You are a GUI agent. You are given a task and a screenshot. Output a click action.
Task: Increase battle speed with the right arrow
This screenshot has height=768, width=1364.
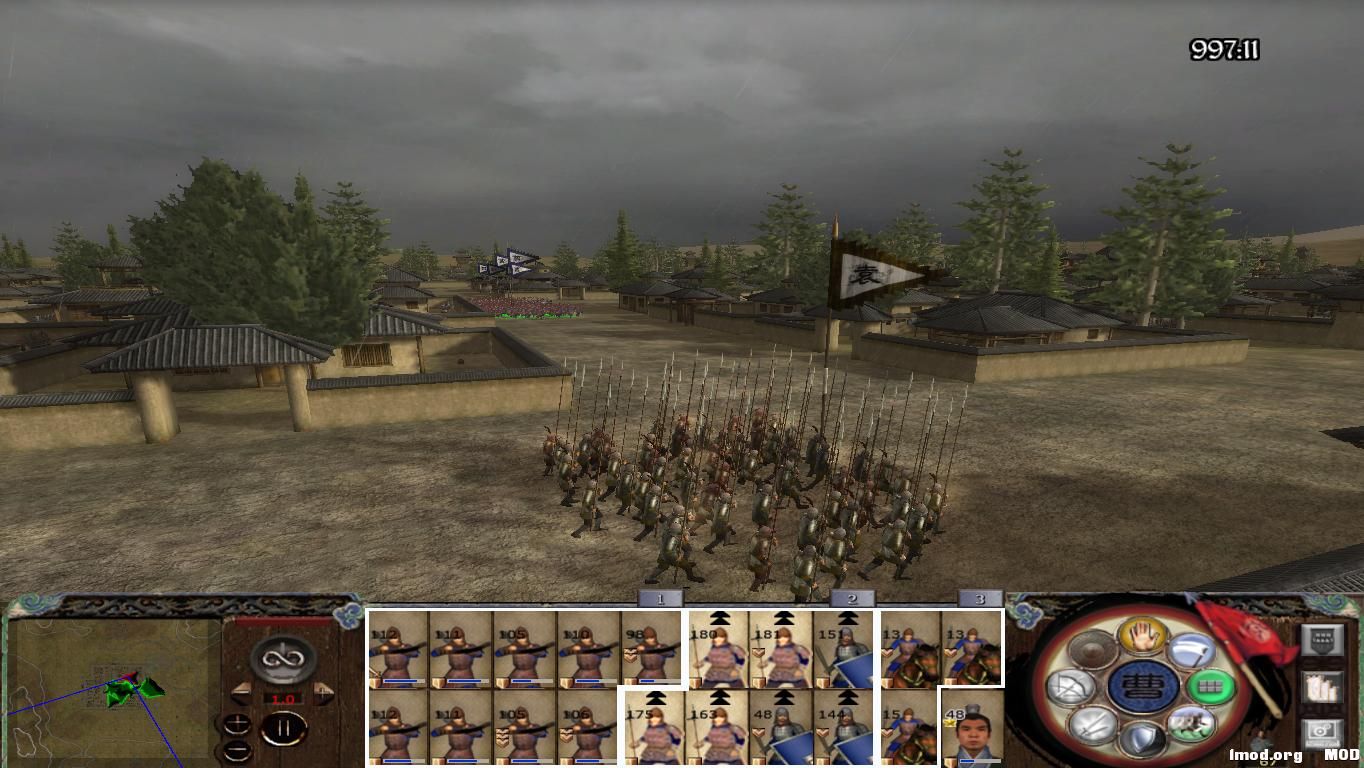(322, 693)
